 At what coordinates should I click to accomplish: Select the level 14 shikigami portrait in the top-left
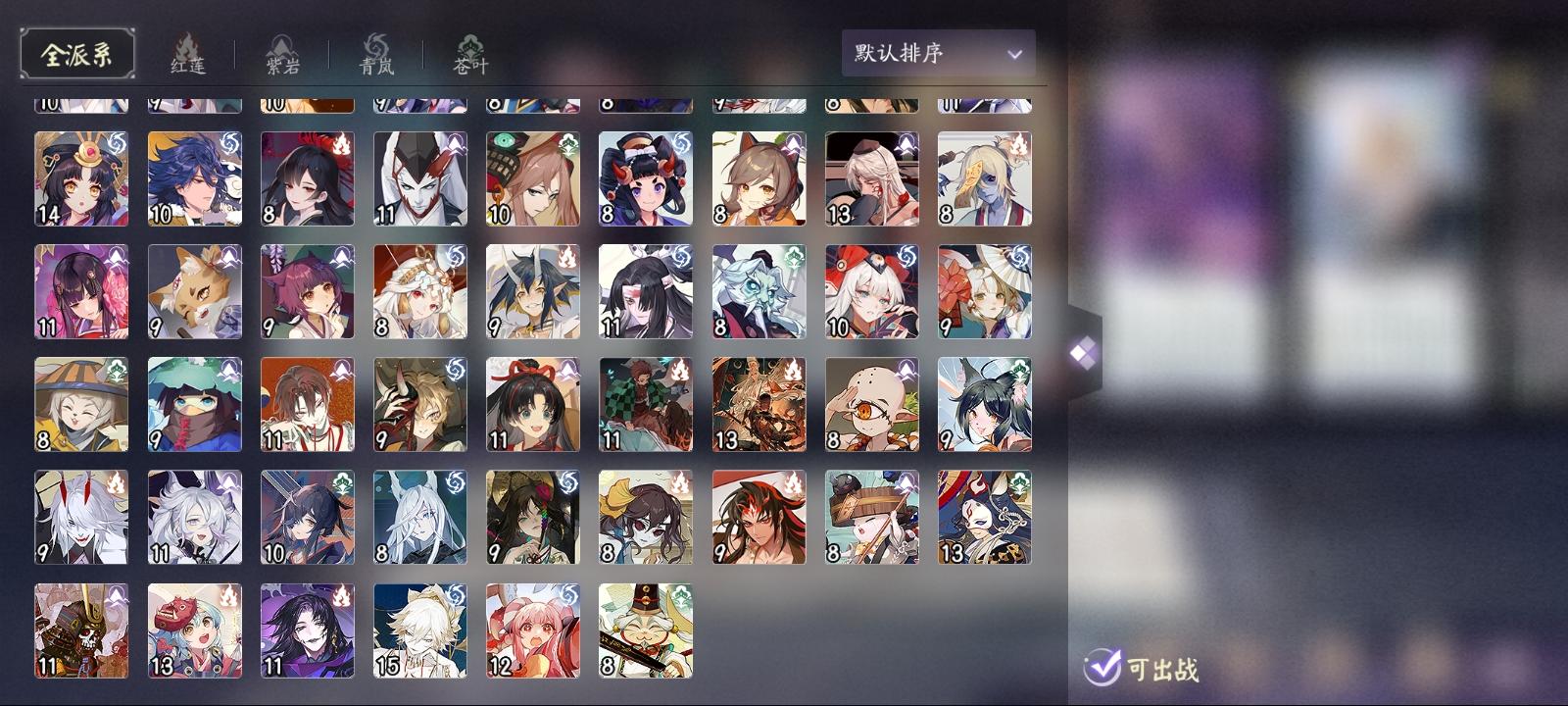pyautogui.click(x=81, y=177)
